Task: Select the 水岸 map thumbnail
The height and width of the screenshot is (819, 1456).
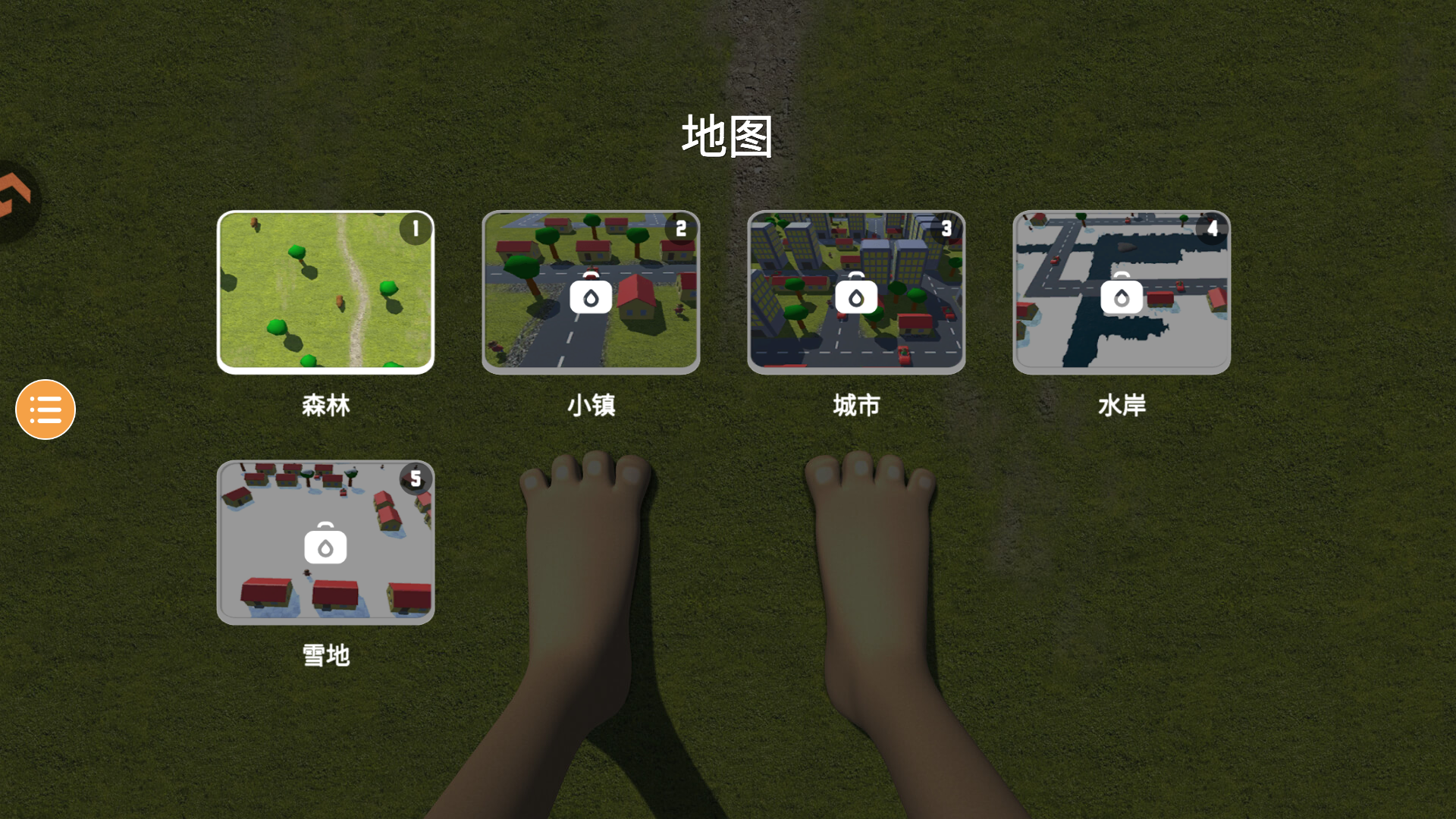Action: [1122, 292]
